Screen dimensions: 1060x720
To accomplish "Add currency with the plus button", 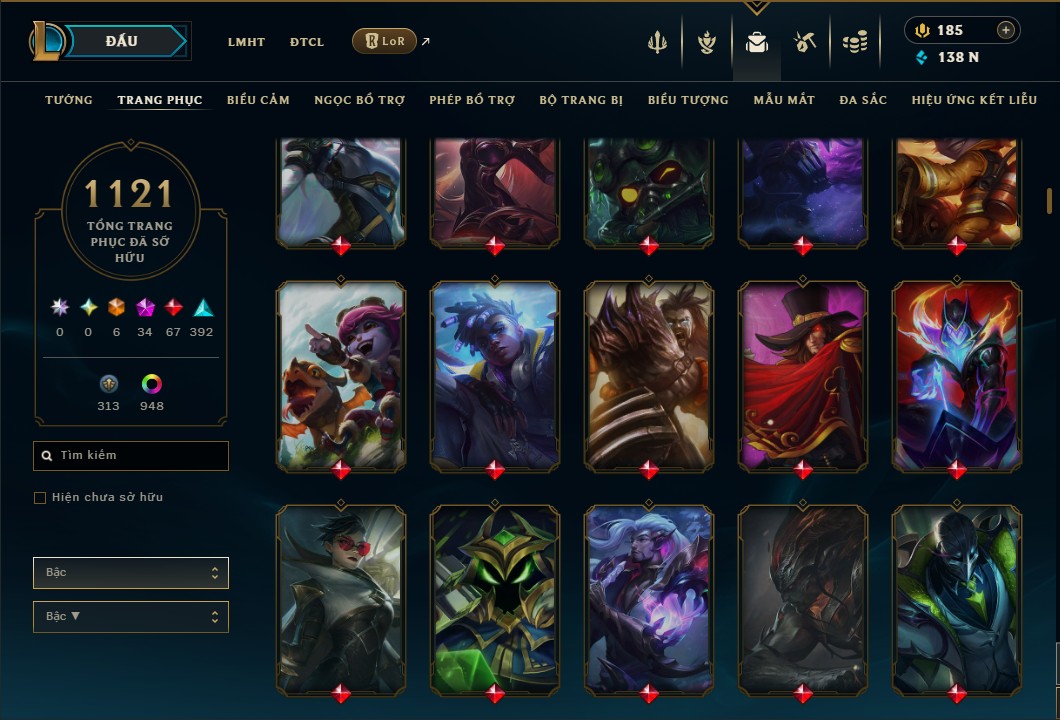I will [1006, 30].
